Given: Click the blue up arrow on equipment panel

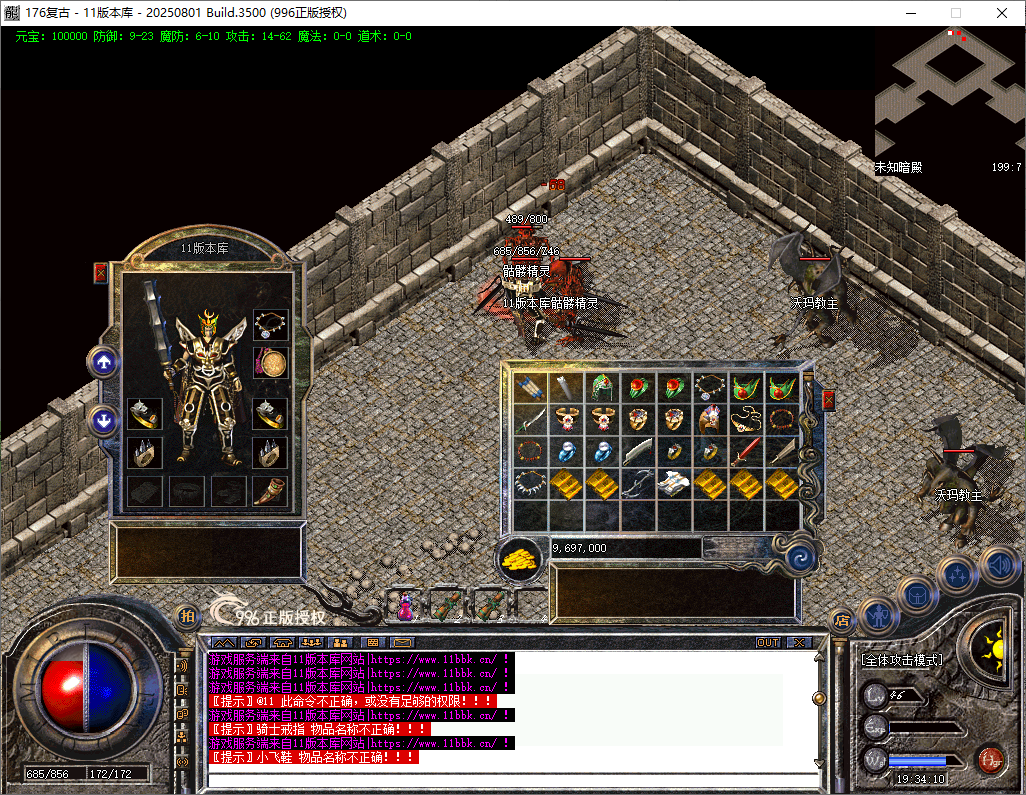Looking at the screenshot, I should coord(103,362).
